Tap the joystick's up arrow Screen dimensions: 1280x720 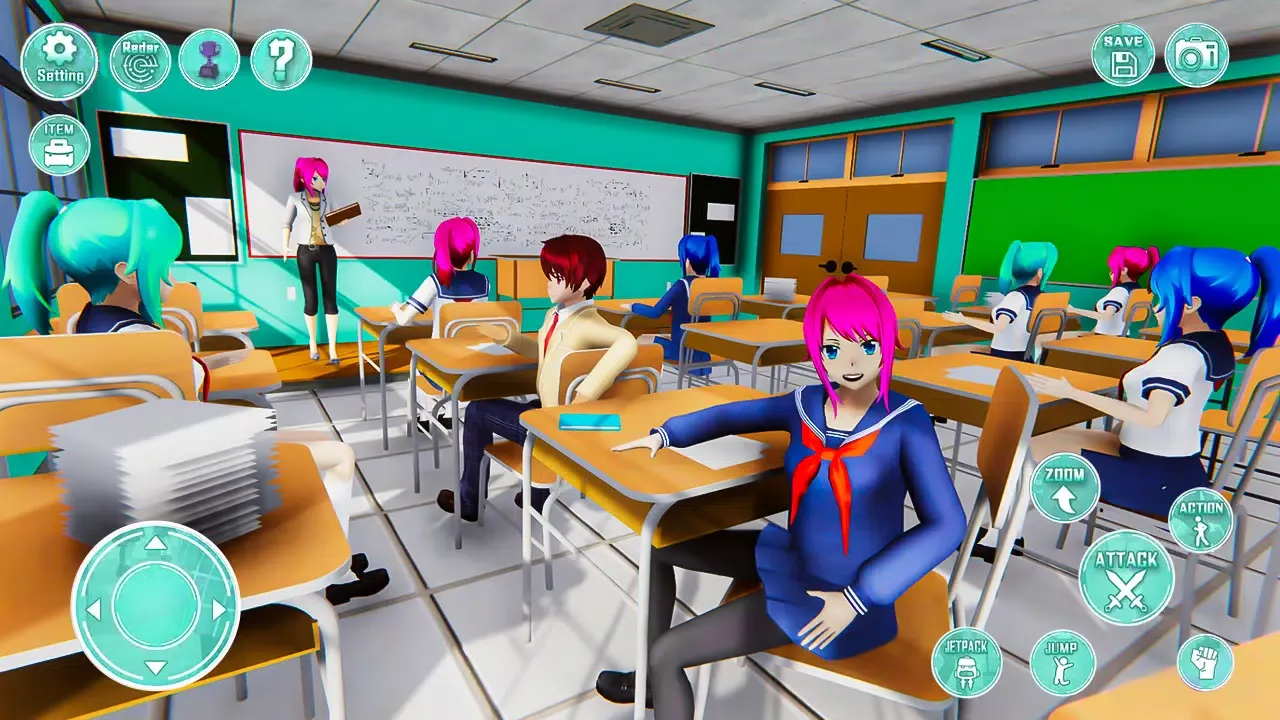pyautogui.click(x=155, y=543)
